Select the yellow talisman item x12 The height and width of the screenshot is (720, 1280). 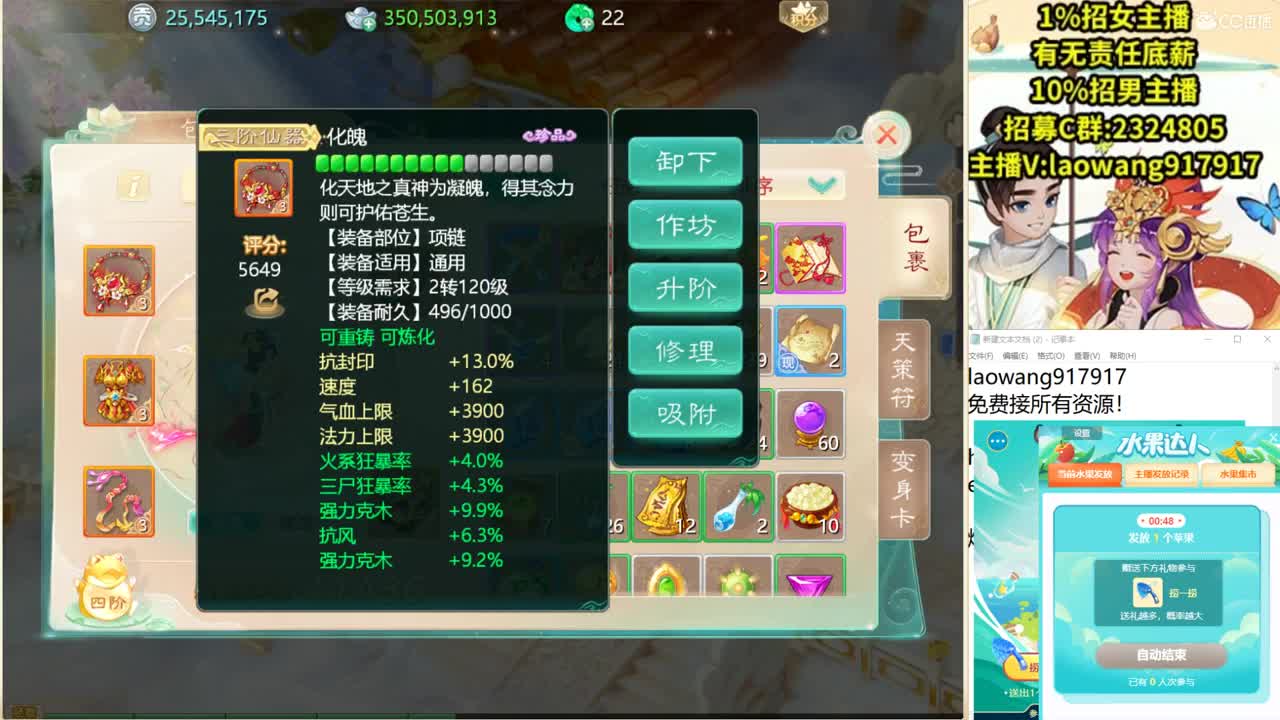666,507
